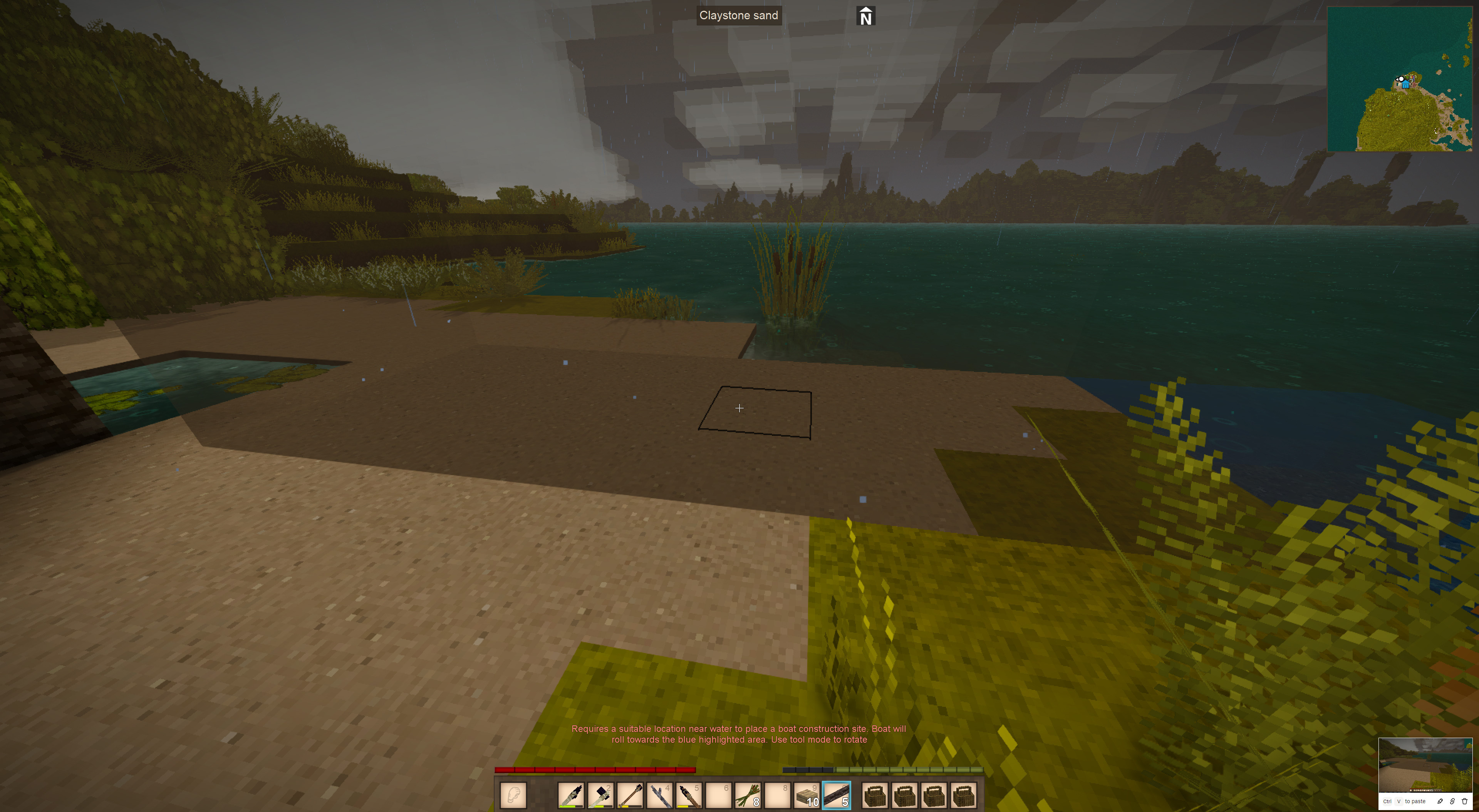Screen dimensions: 1479x812
Task: Open the first reed basket bag slot
Action: coord(875,795)
